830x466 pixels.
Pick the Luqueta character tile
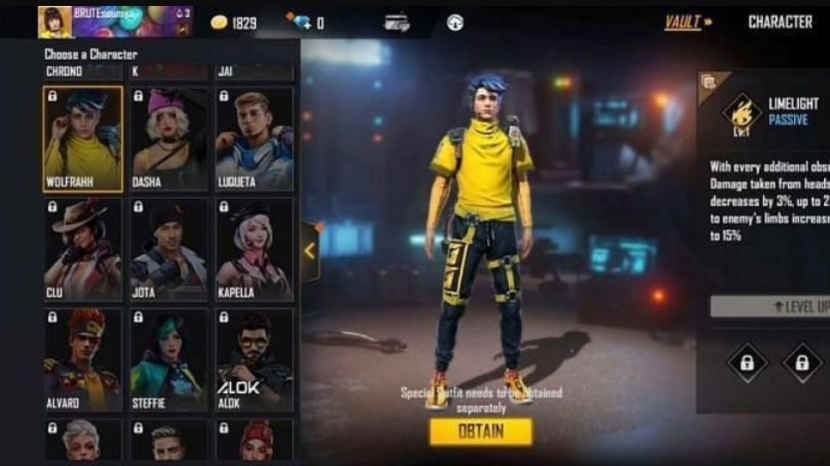(x=255, y=138)
